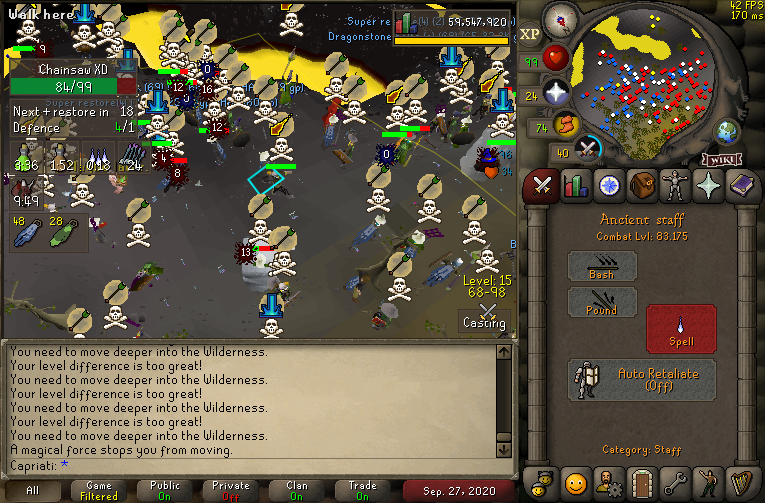Toggle Auto Retaliate
Screen dimensions: 765x503
pyautogui.click(x=642, y=380)
